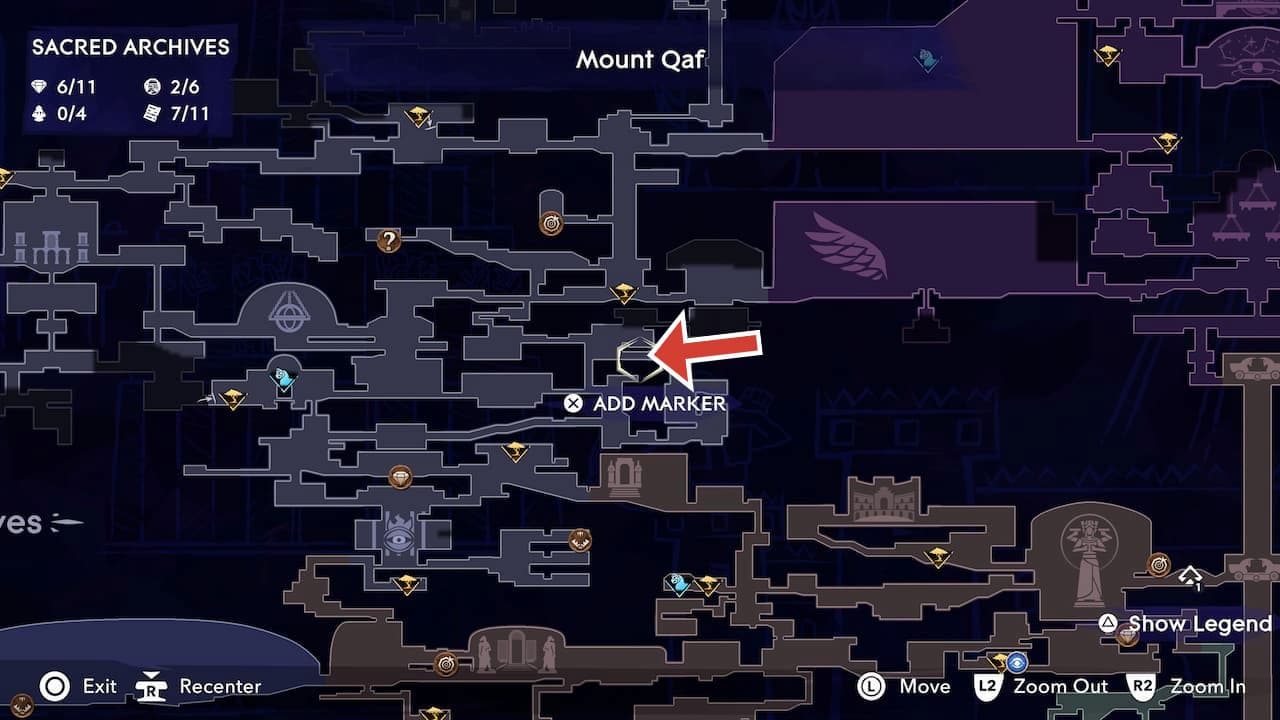Screen dimensions: 1280x720
Task: Activate the Recenter control
Action: click(150, 687)
